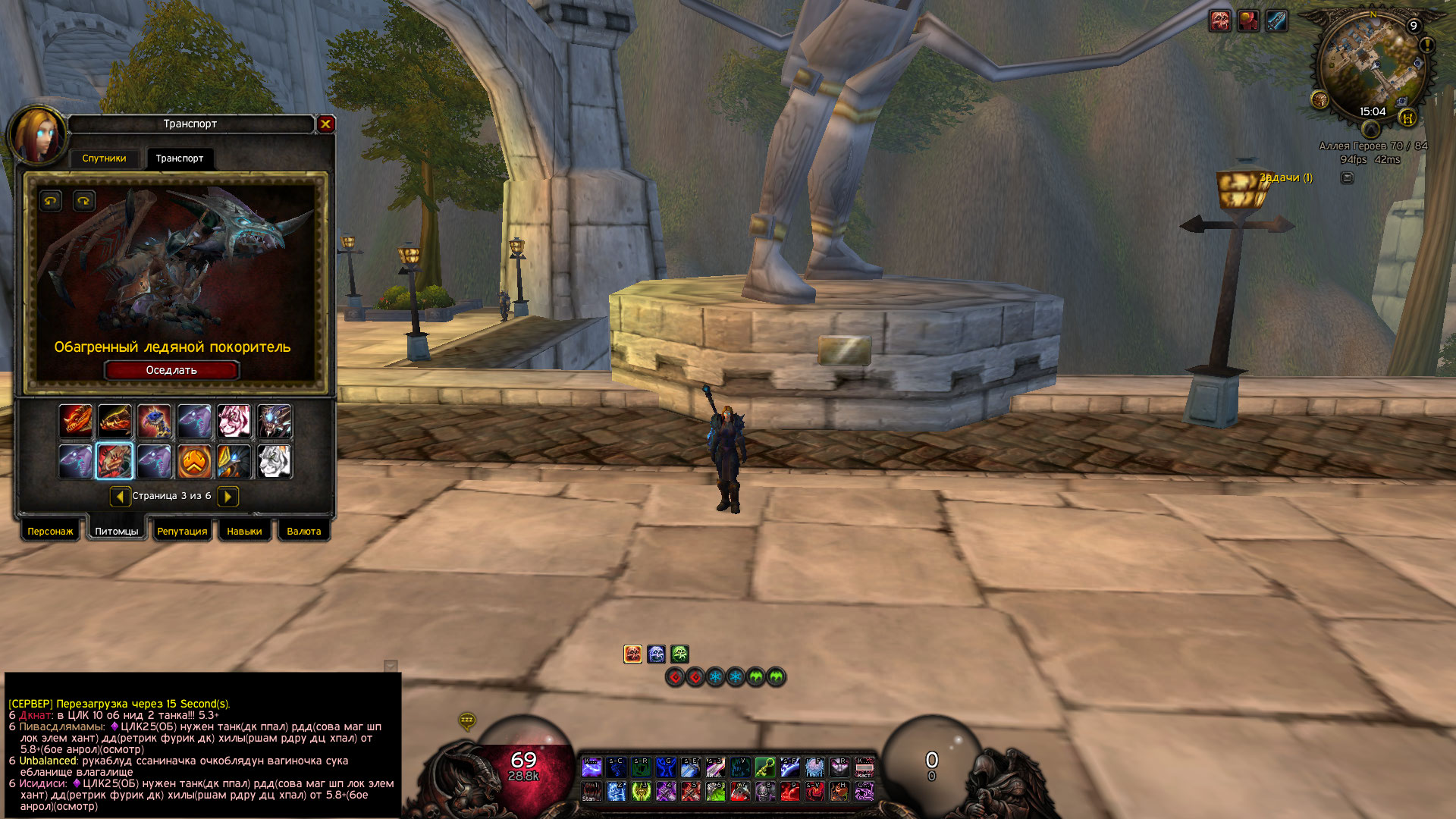Image resolution: width=1456 pixels, height=819 pixels.
Task: Open the Персонаж tab
Action: point(50,532)
